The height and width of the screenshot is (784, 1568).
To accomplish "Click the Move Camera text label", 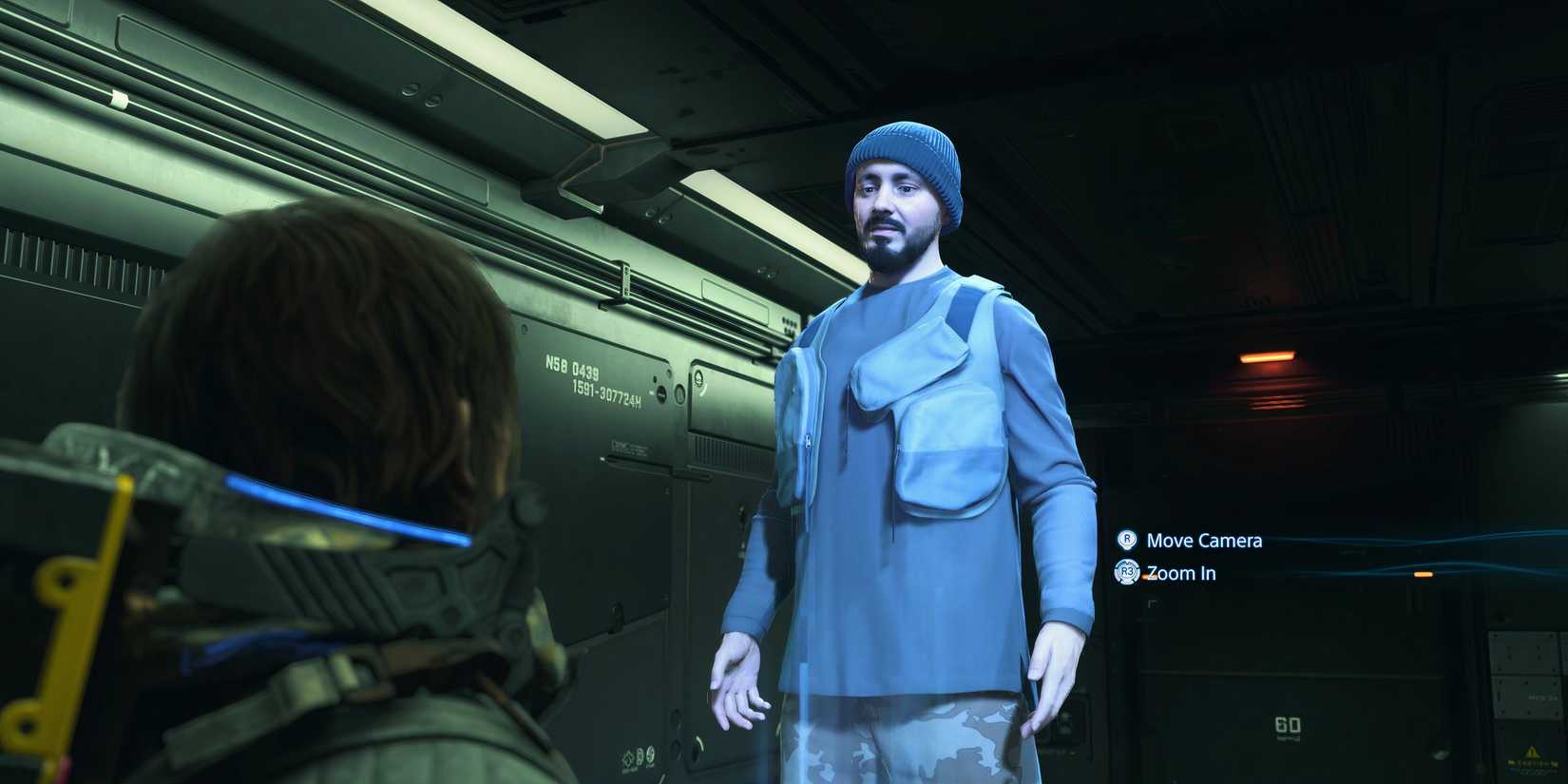I will (1204, 541).
